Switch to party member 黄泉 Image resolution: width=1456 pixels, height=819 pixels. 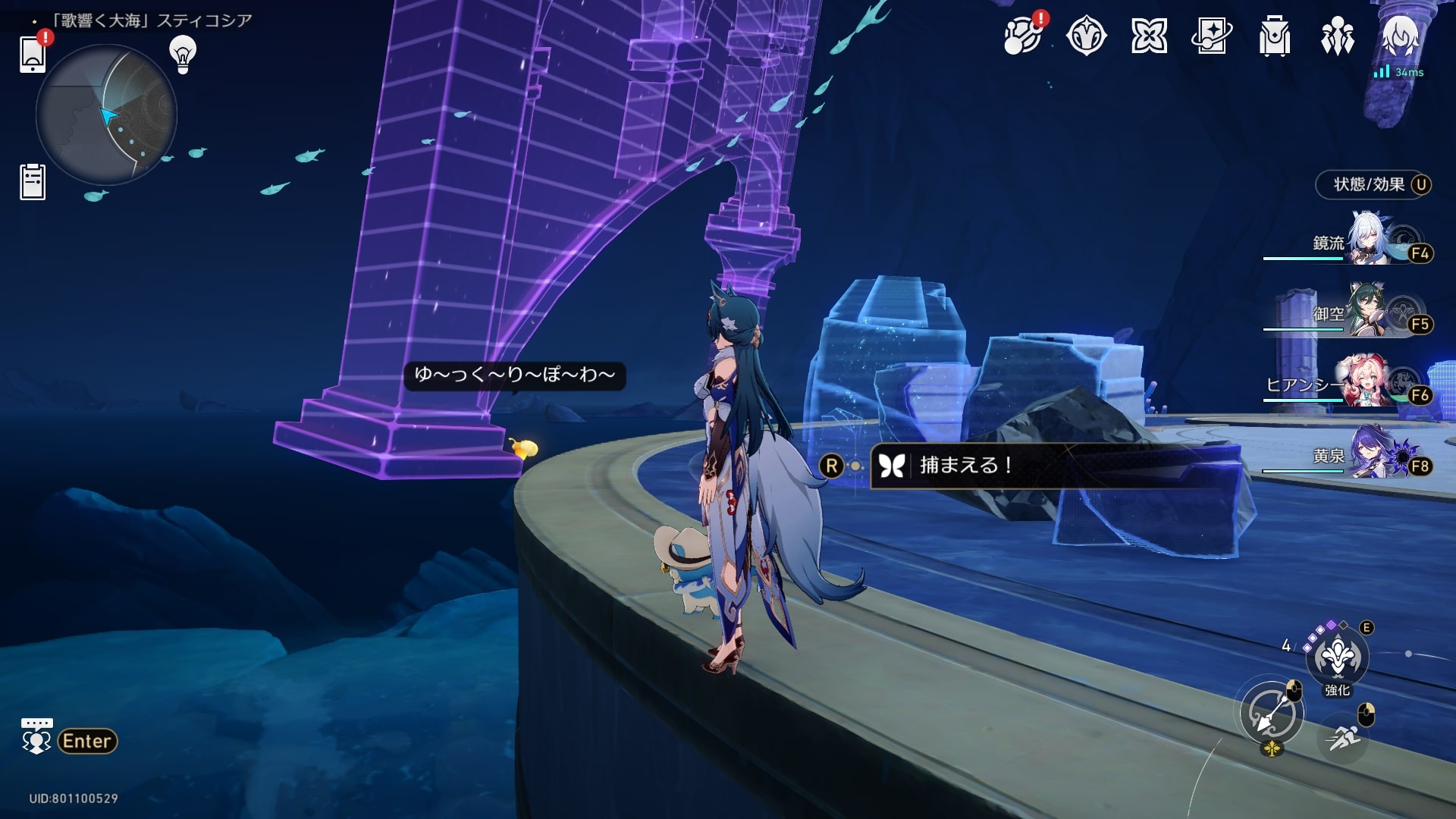[x=1365, y=454]
